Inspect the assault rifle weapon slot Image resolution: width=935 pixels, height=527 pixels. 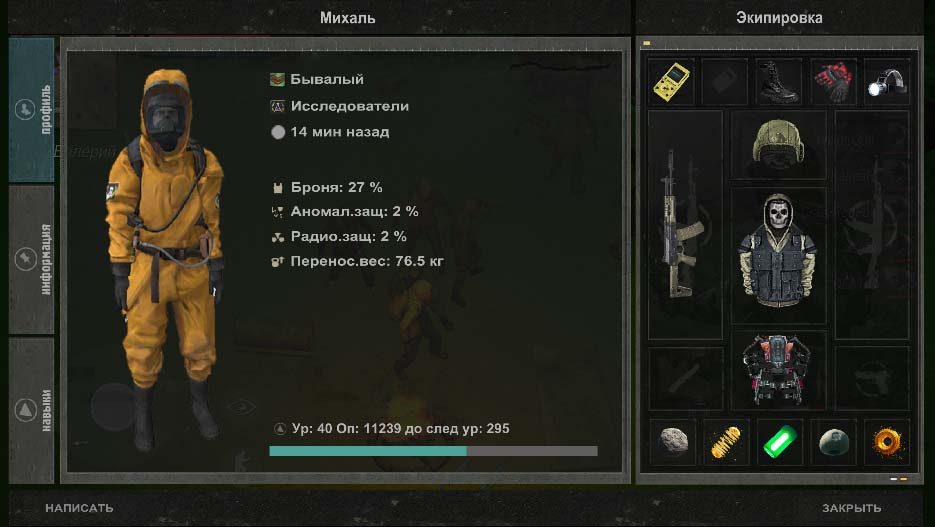(684, 225)
